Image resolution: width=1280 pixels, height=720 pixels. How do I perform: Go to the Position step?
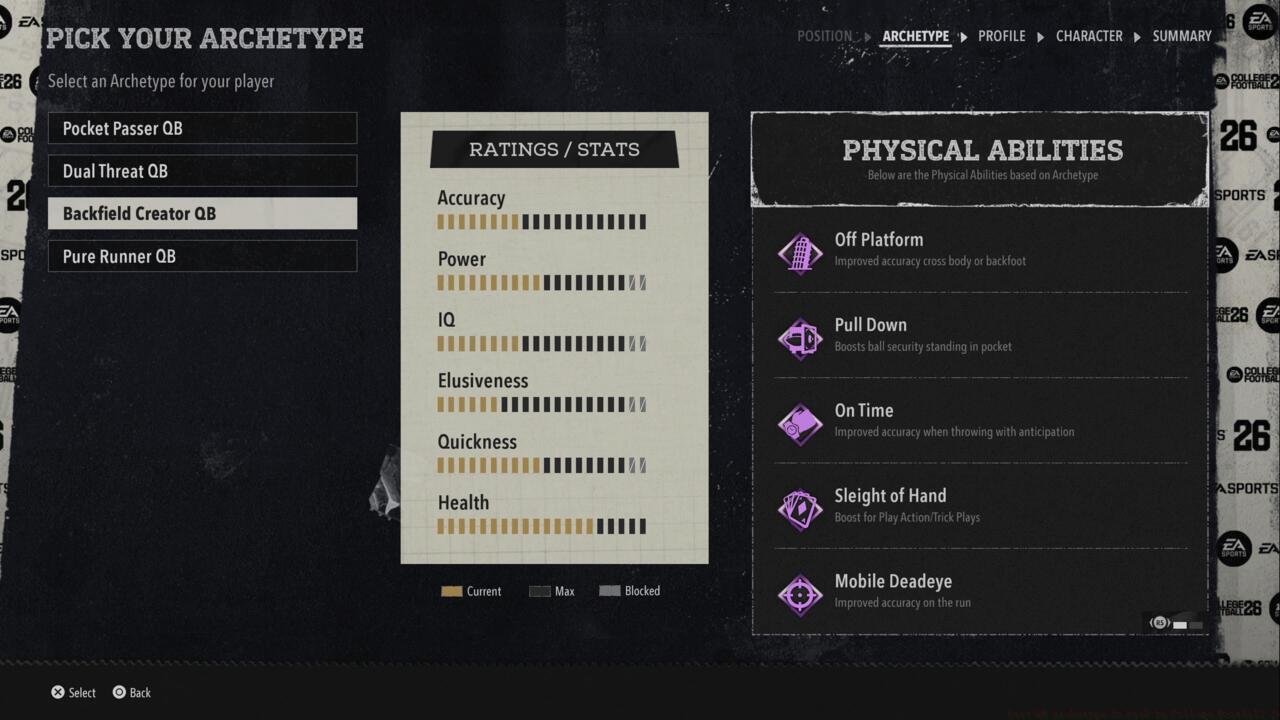(x=824, y=36)
